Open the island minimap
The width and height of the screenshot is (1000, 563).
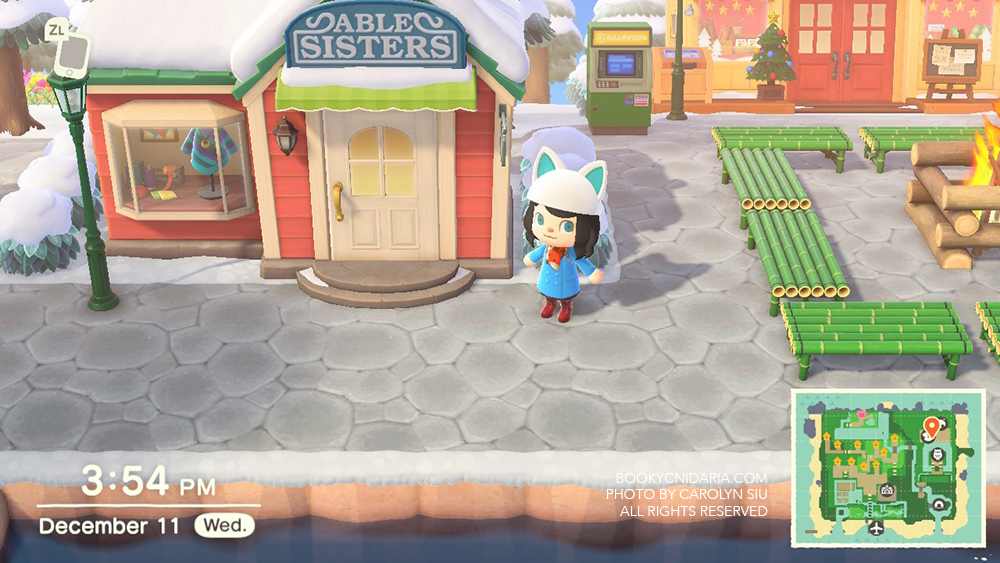pyautogui.click(x=888, y=469)
